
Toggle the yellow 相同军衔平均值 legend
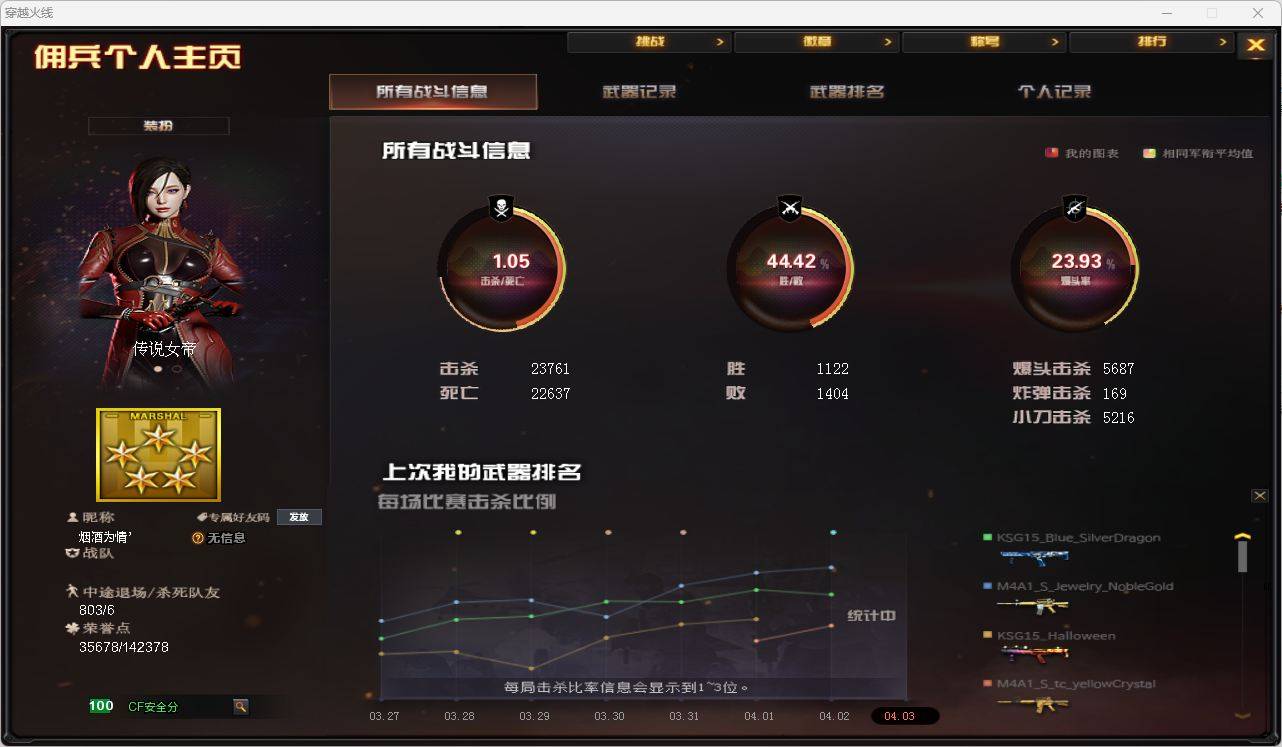[1148, 152]
